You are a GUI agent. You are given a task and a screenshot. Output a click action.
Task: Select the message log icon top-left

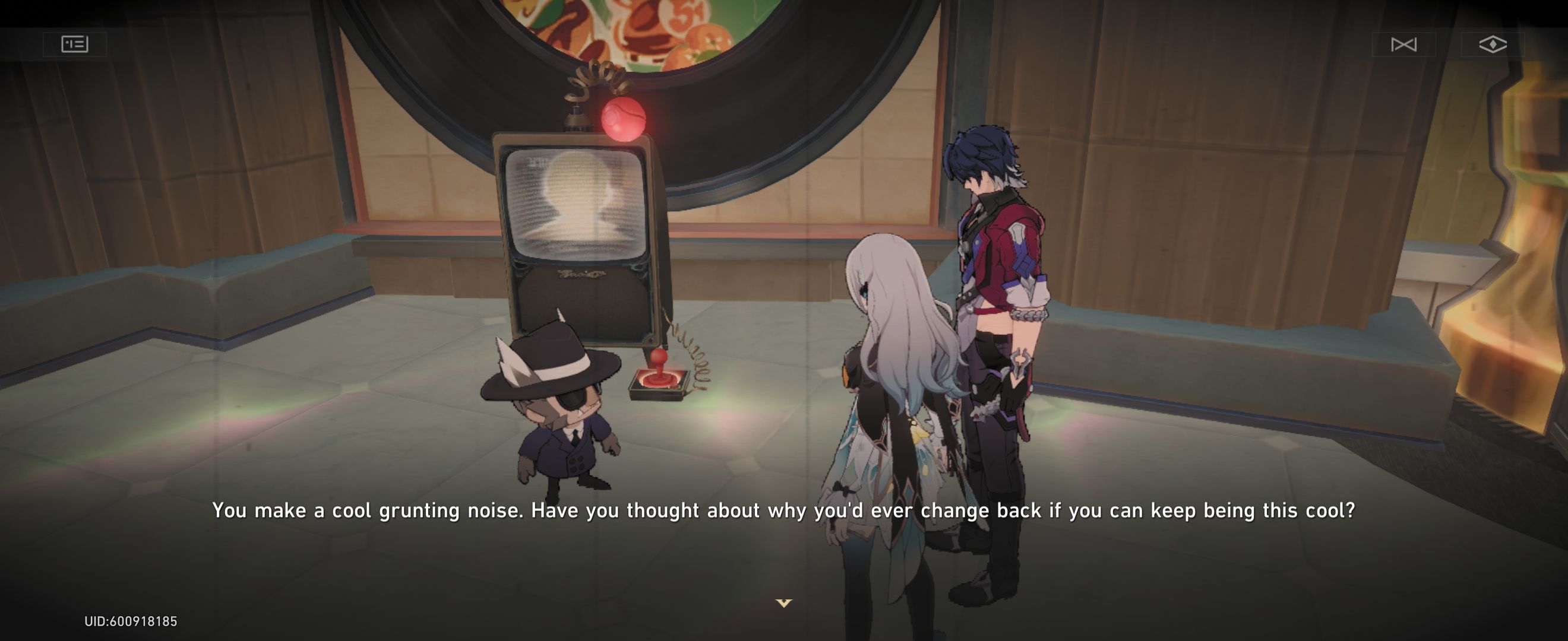click(x=75, y=43)
